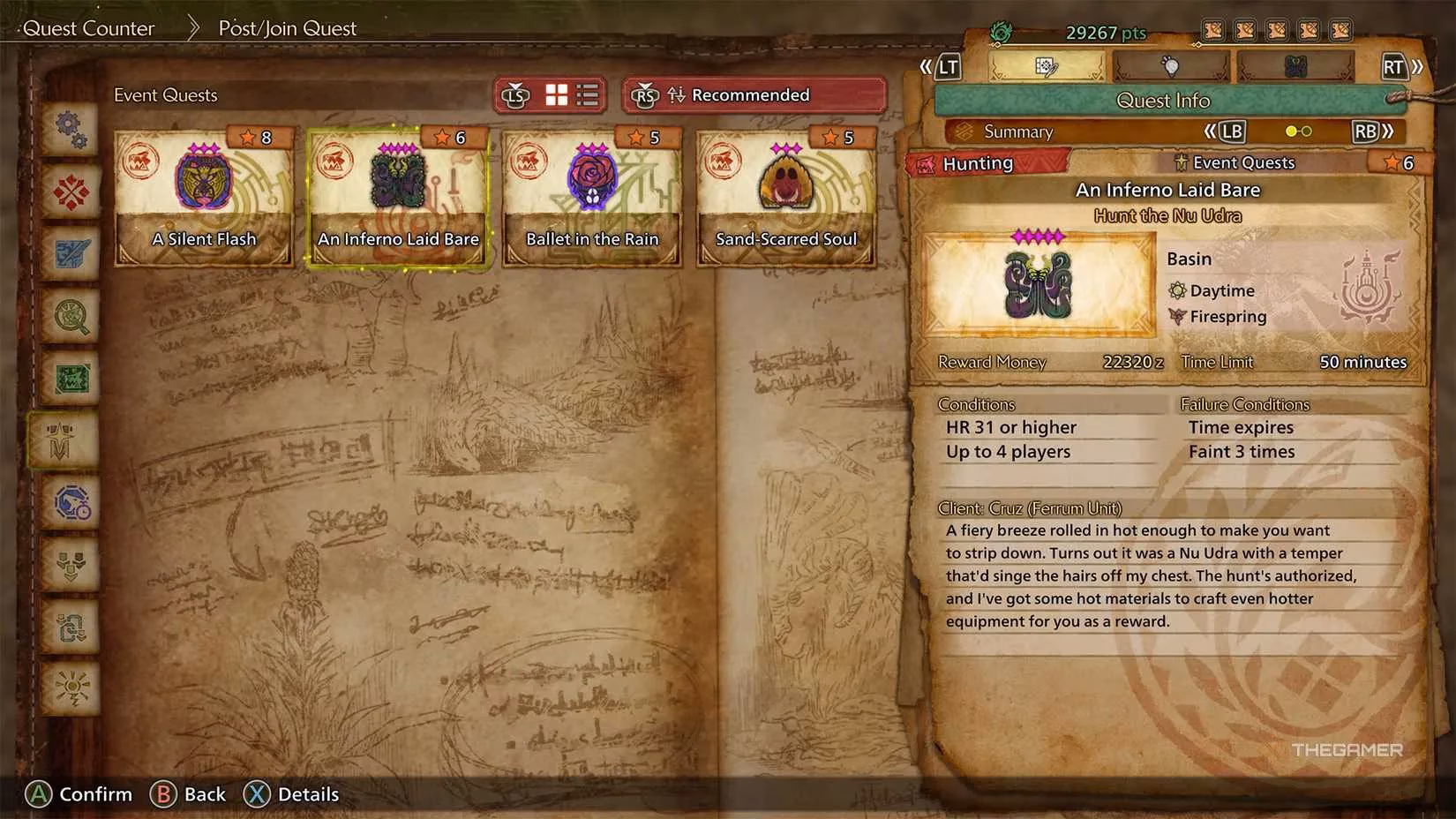Switch to the quest info notebook tab
1456x819 pixels.
coord(1047,67)
